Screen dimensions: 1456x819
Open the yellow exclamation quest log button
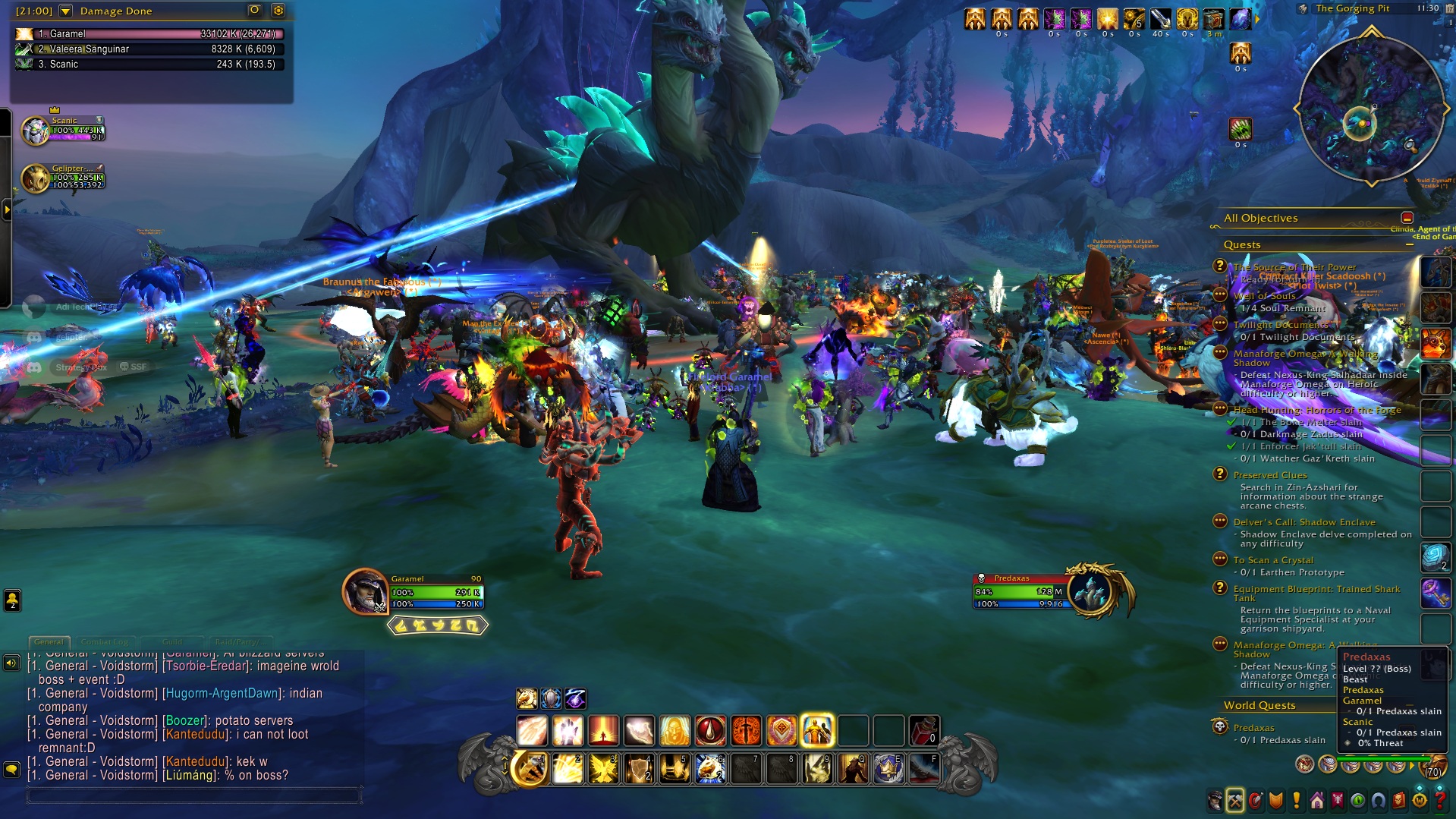1297,800
